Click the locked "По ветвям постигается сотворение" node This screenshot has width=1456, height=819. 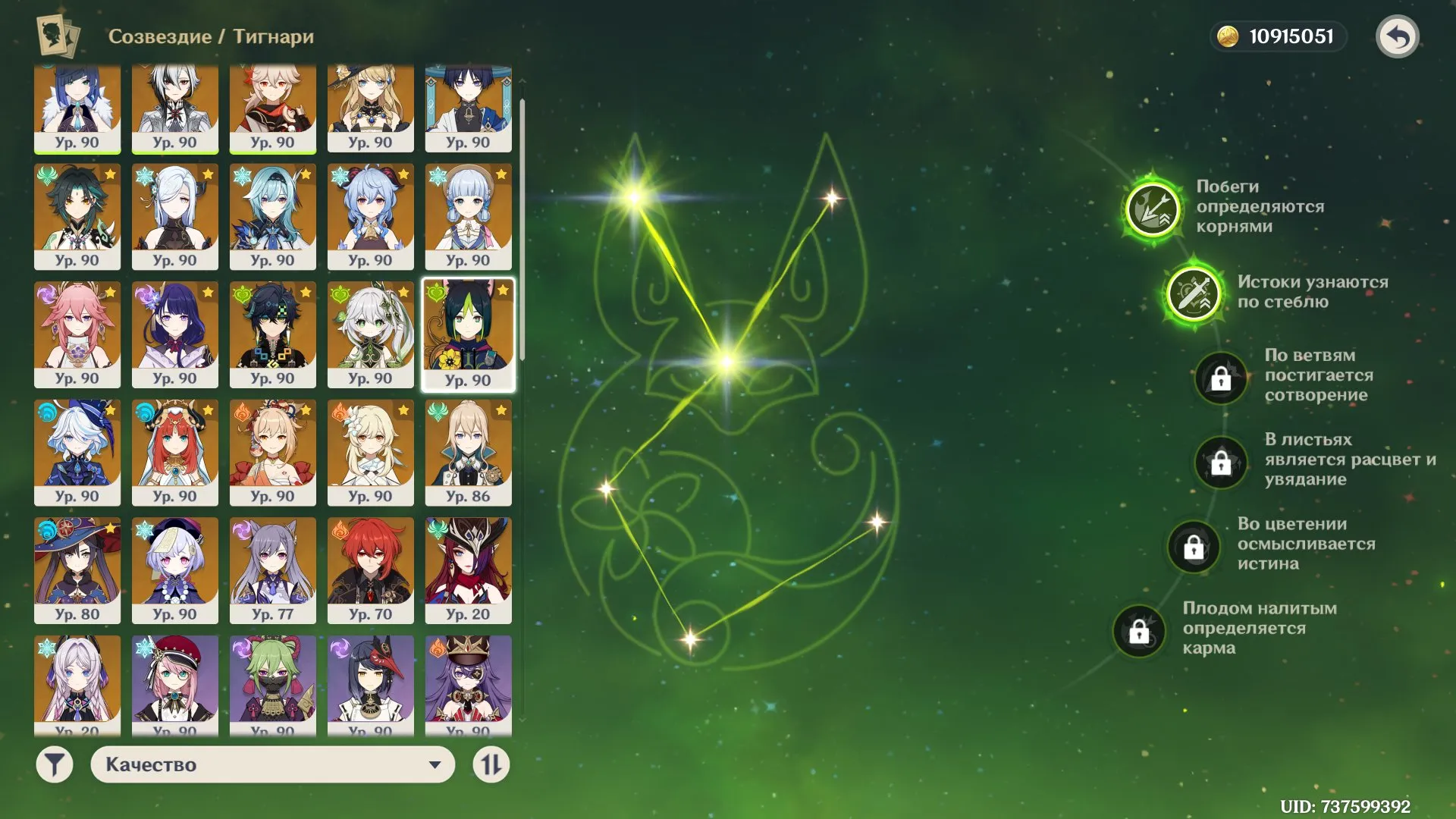coord(1220,379)
